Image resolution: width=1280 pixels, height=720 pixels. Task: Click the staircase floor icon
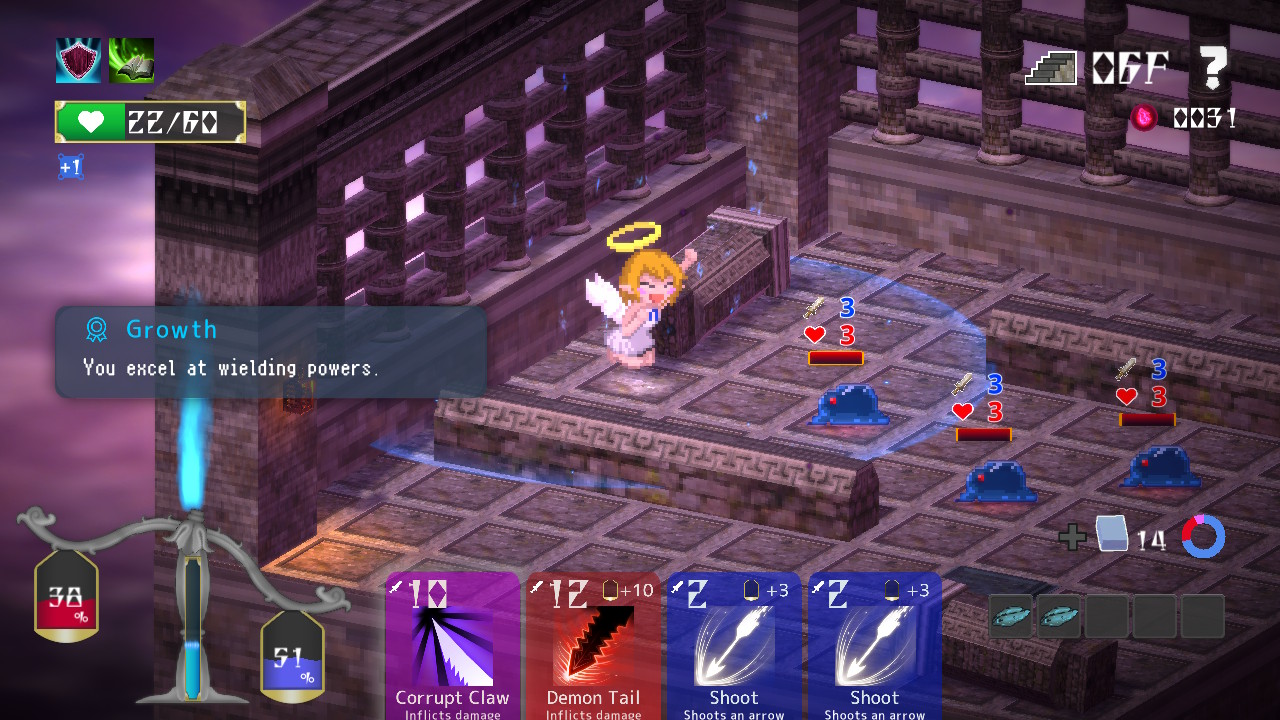[x=1050, y=66]
